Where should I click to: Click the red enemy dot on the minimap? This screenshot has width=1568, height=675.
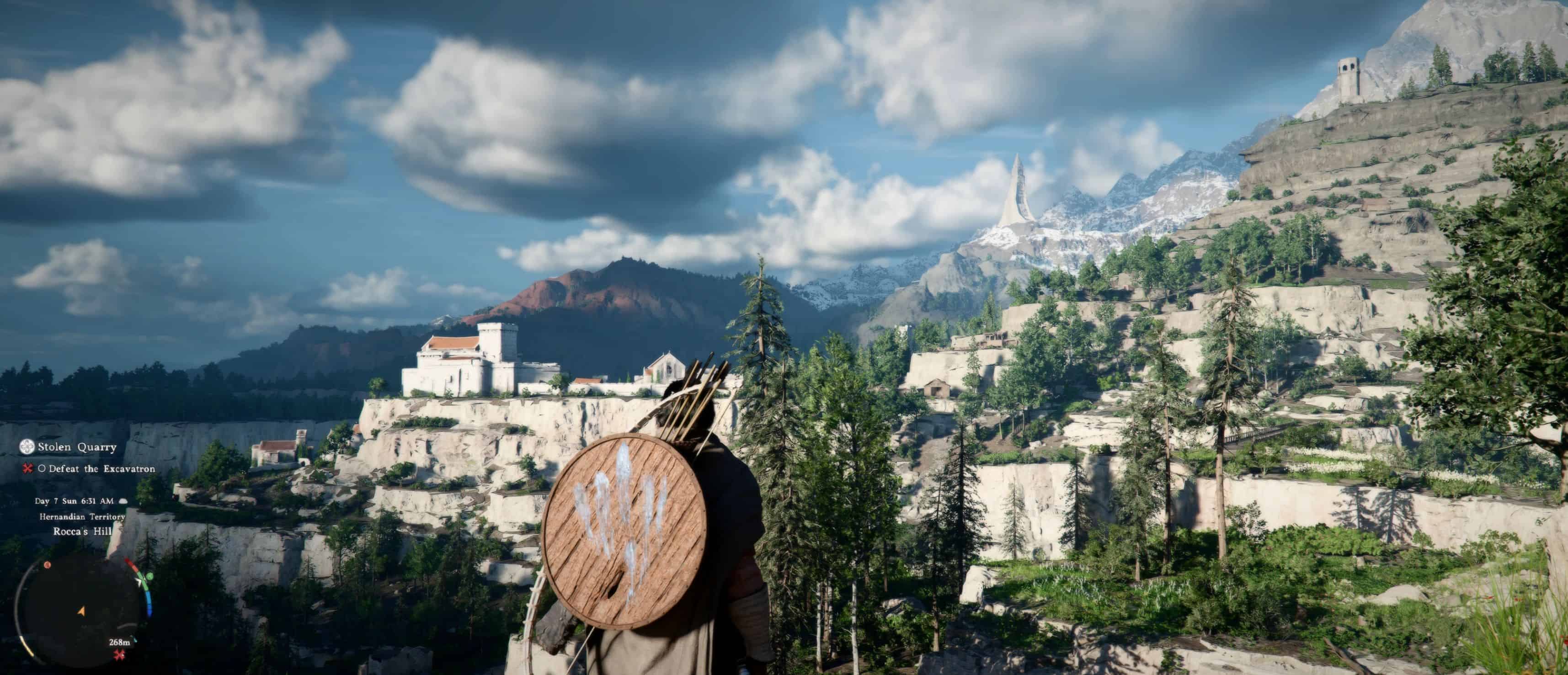click(47, 565)
